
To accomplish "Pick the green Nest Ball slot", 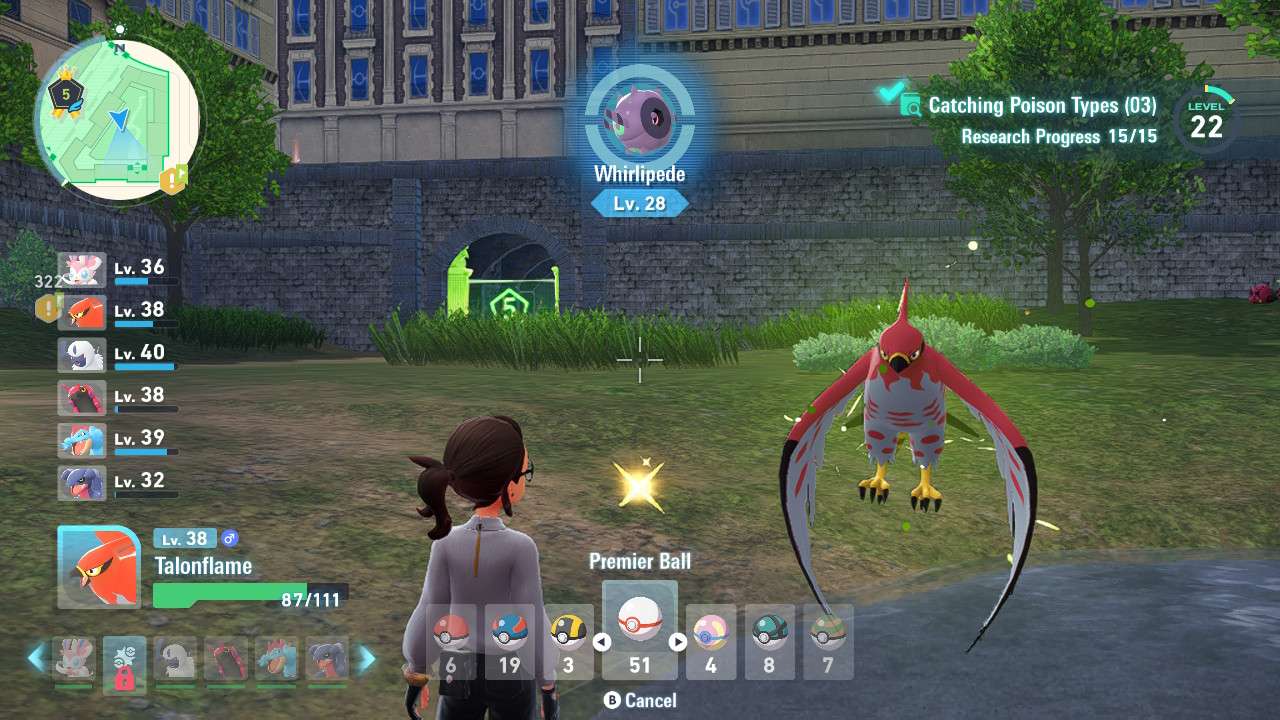I will tap(828, 641).
